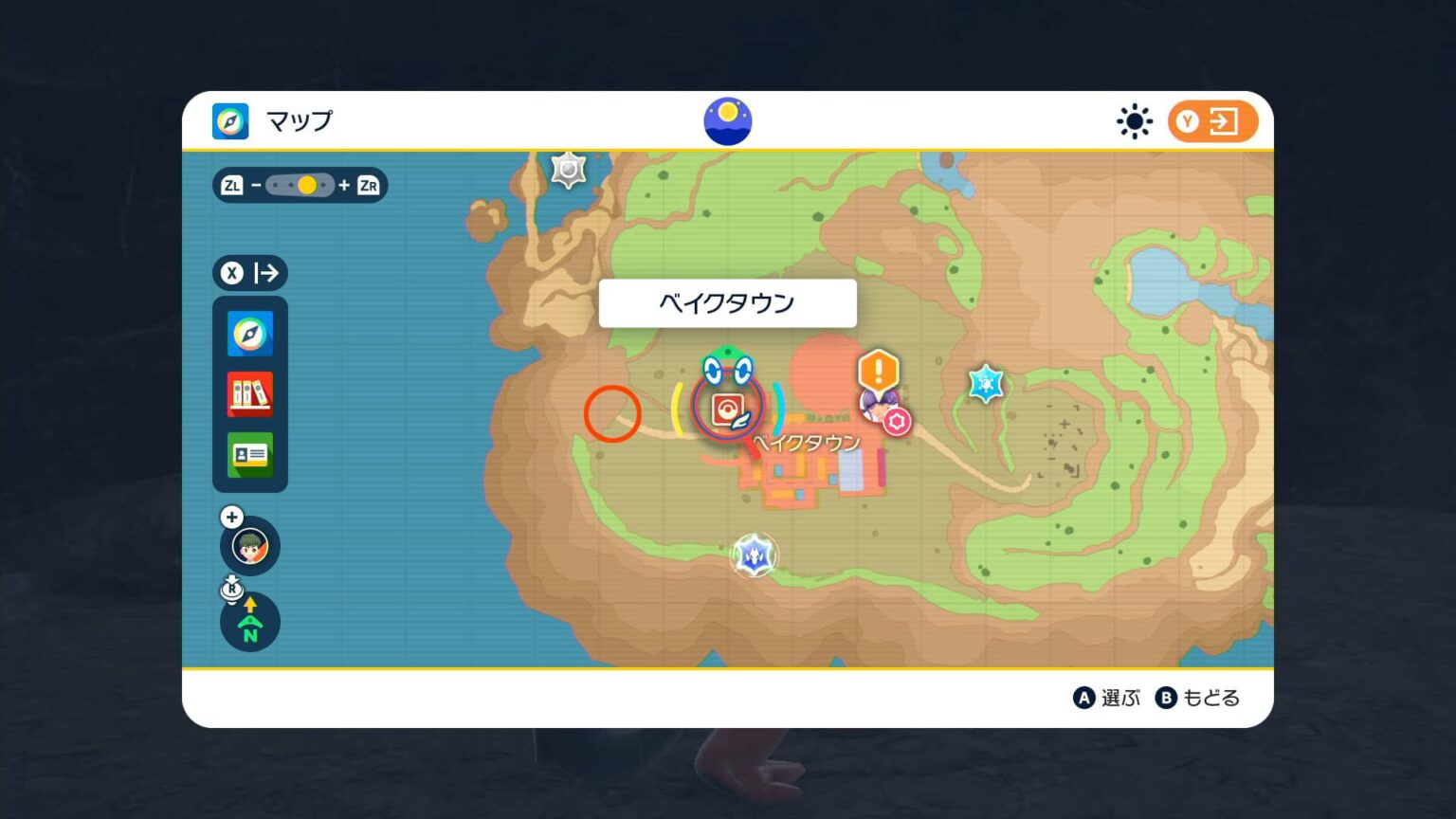Viewport: 1456px width, 819px height.
Task: Select the map compass icon in sidebar
Action: [x=249, y=334]
